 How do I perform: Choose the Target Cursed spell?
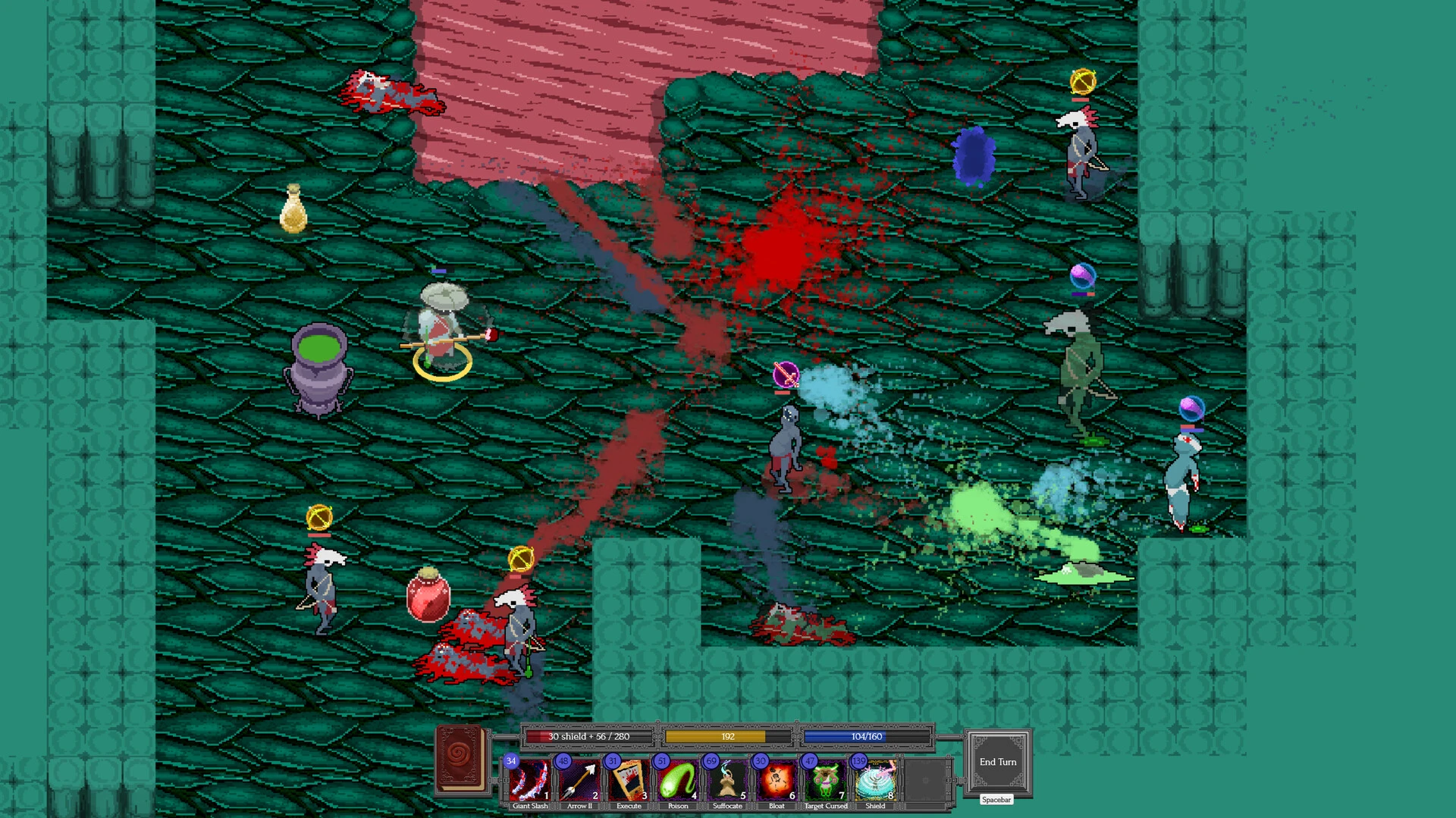(826, 780)
